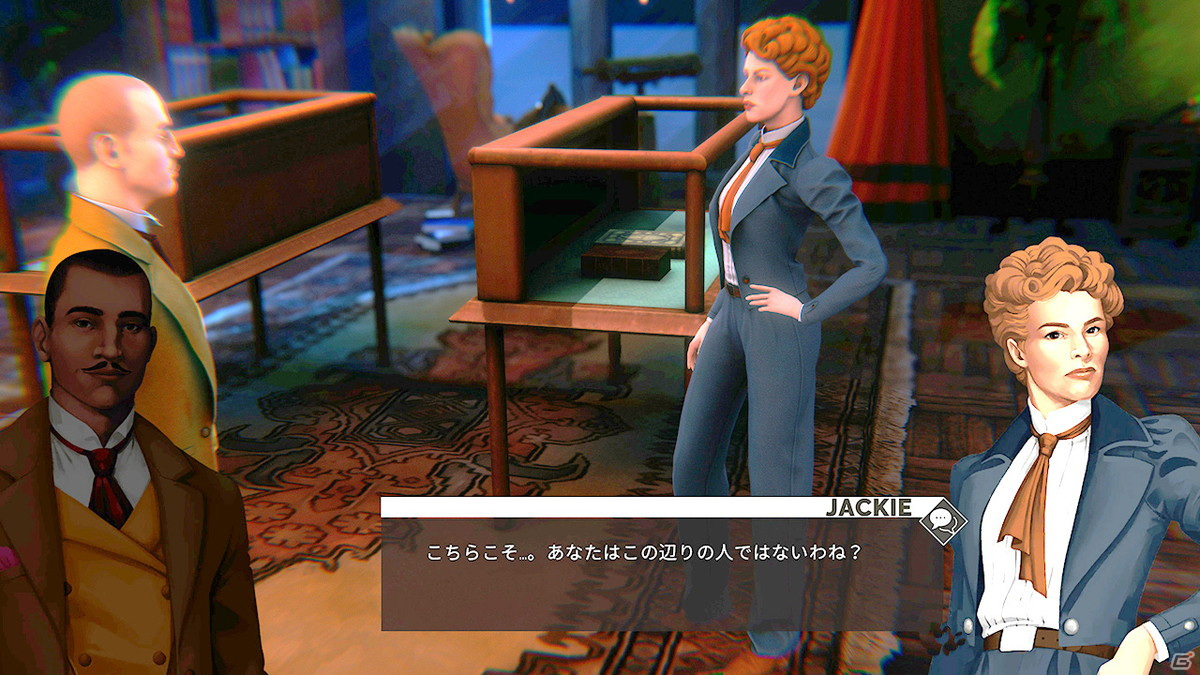This screenshot has width=1200, height=675.
Task: Click the speech bubble icon beside JACKIE
Action: pos(942,519)
